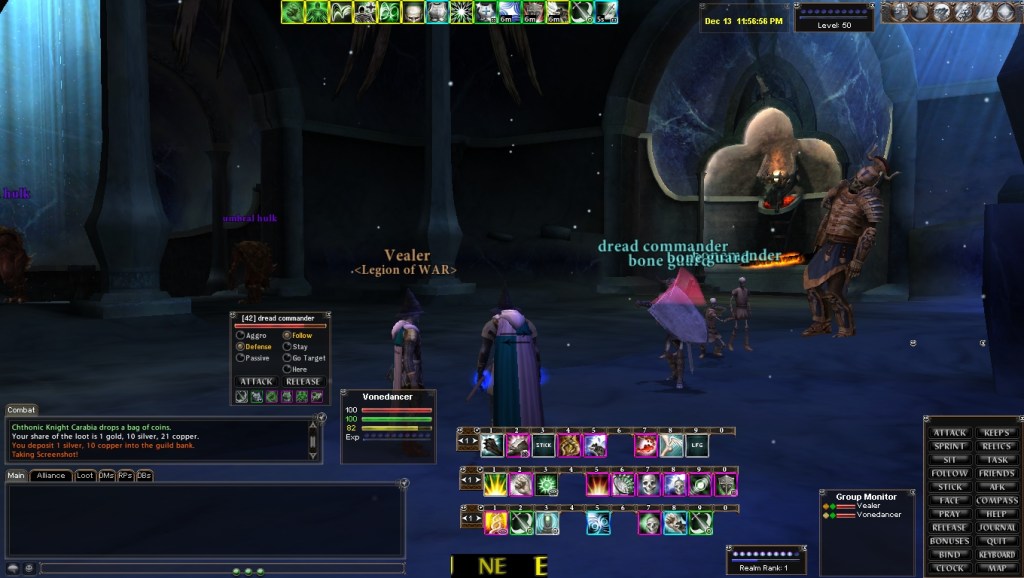Click the SPRINT command button
This screenshot has height=578, width=1024.
pos(949,446)
